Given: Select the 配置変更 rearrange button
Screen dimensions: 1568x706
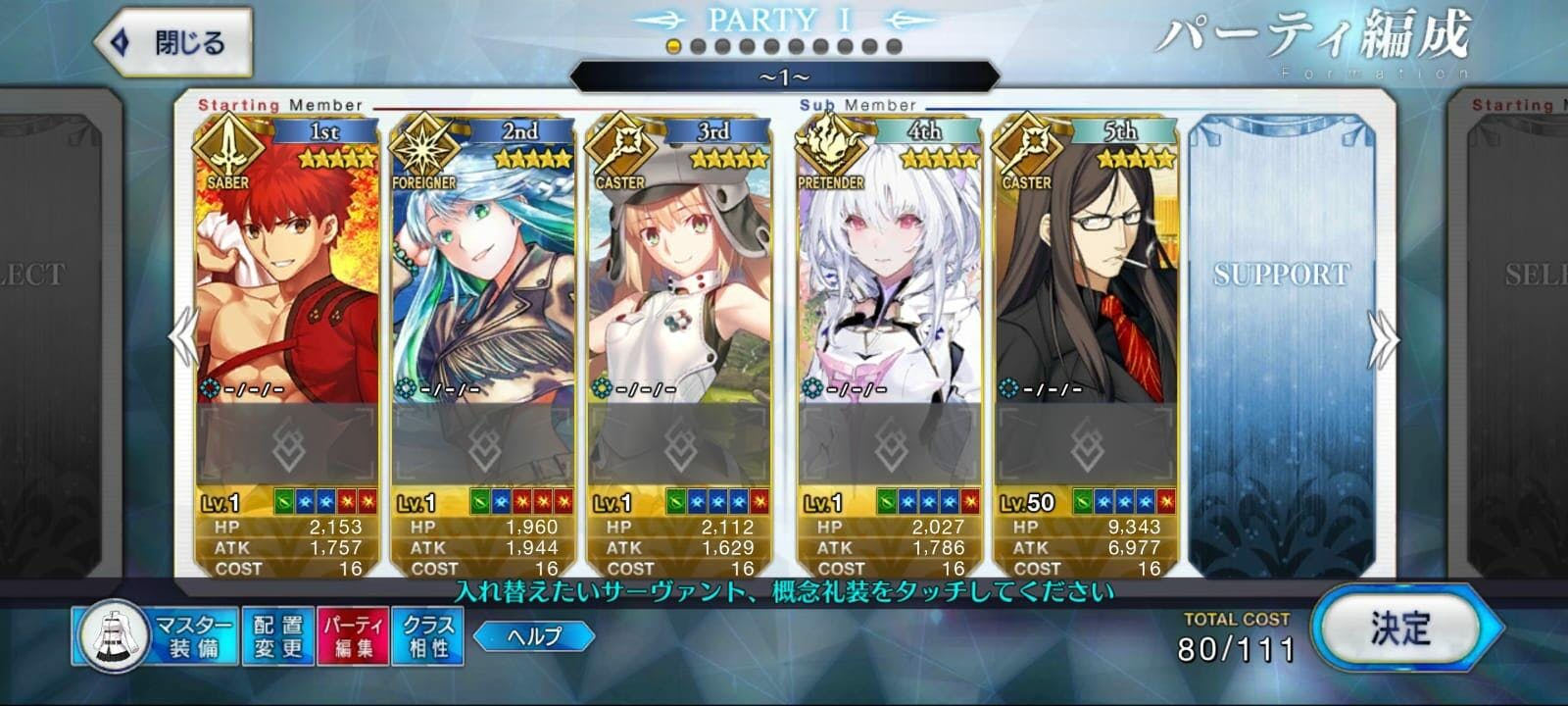Looking at the screenshot, I should pos(278,635).
